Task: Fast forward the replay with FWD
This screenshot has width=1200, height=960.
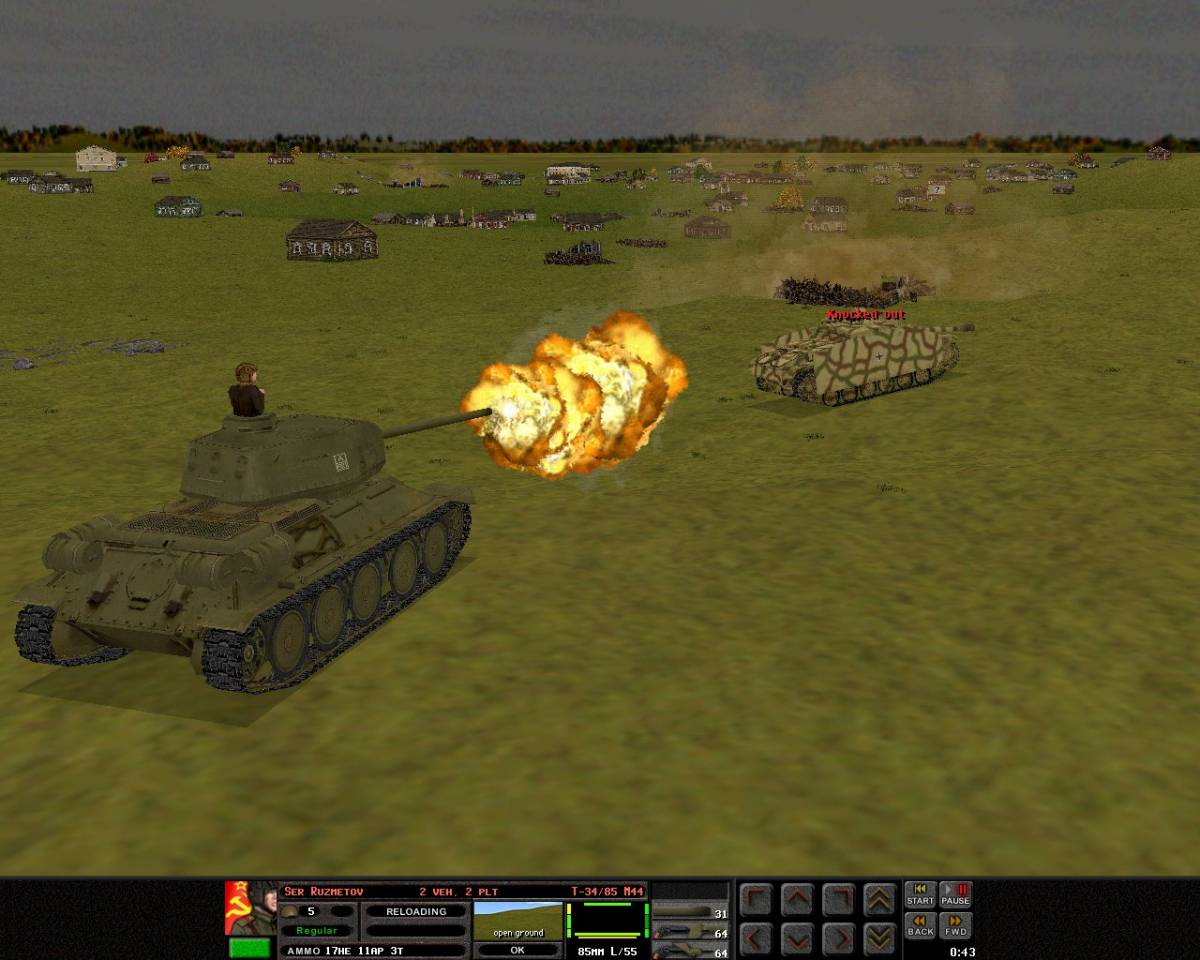Action: (955, 926)
